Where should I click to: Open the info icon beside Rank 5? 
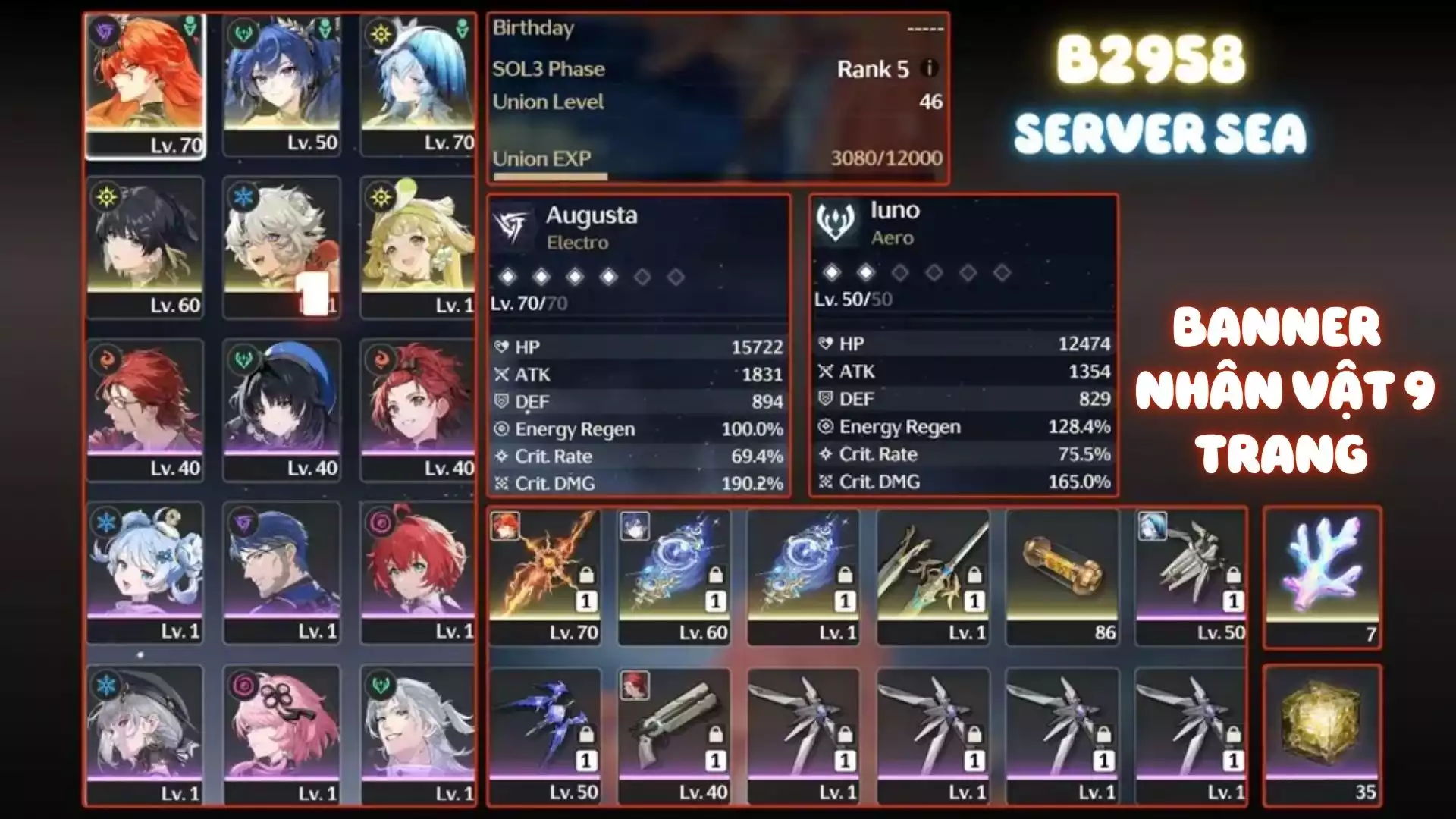pos(929,68)
